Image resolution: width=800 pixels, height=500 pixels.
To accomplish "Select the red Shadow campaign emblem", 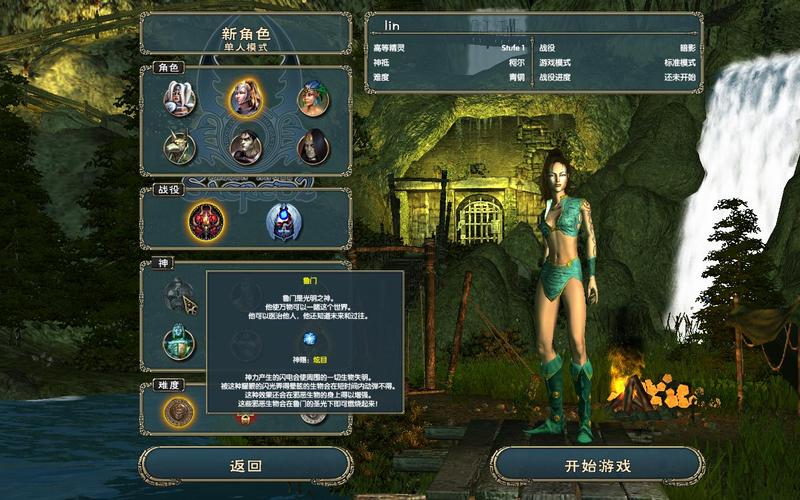I will [207, 221].
